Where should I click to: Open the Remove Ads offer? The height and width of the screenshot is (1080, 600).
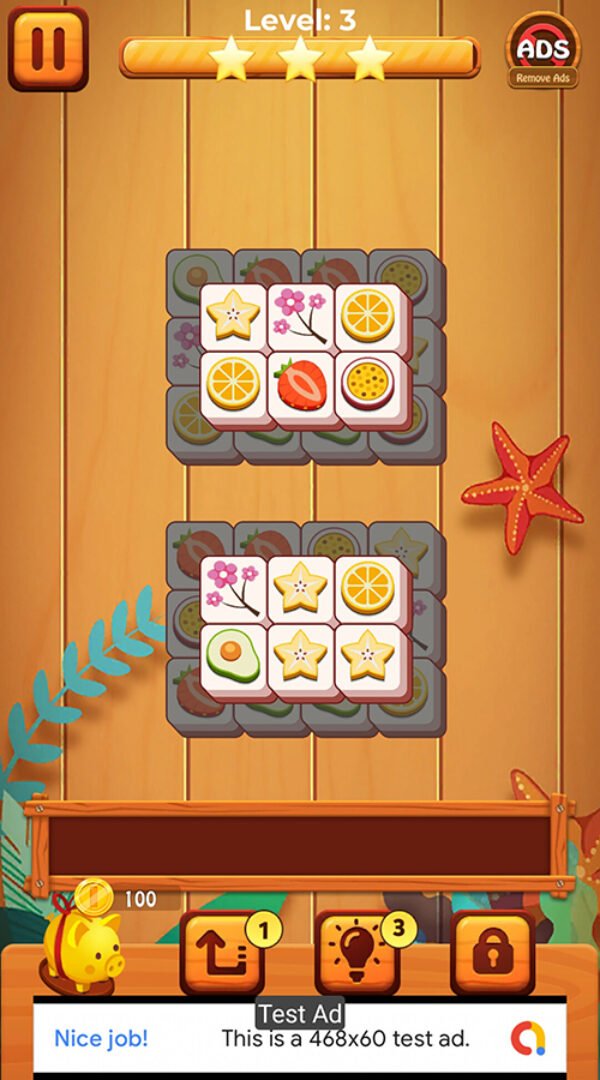pos(543,53)
